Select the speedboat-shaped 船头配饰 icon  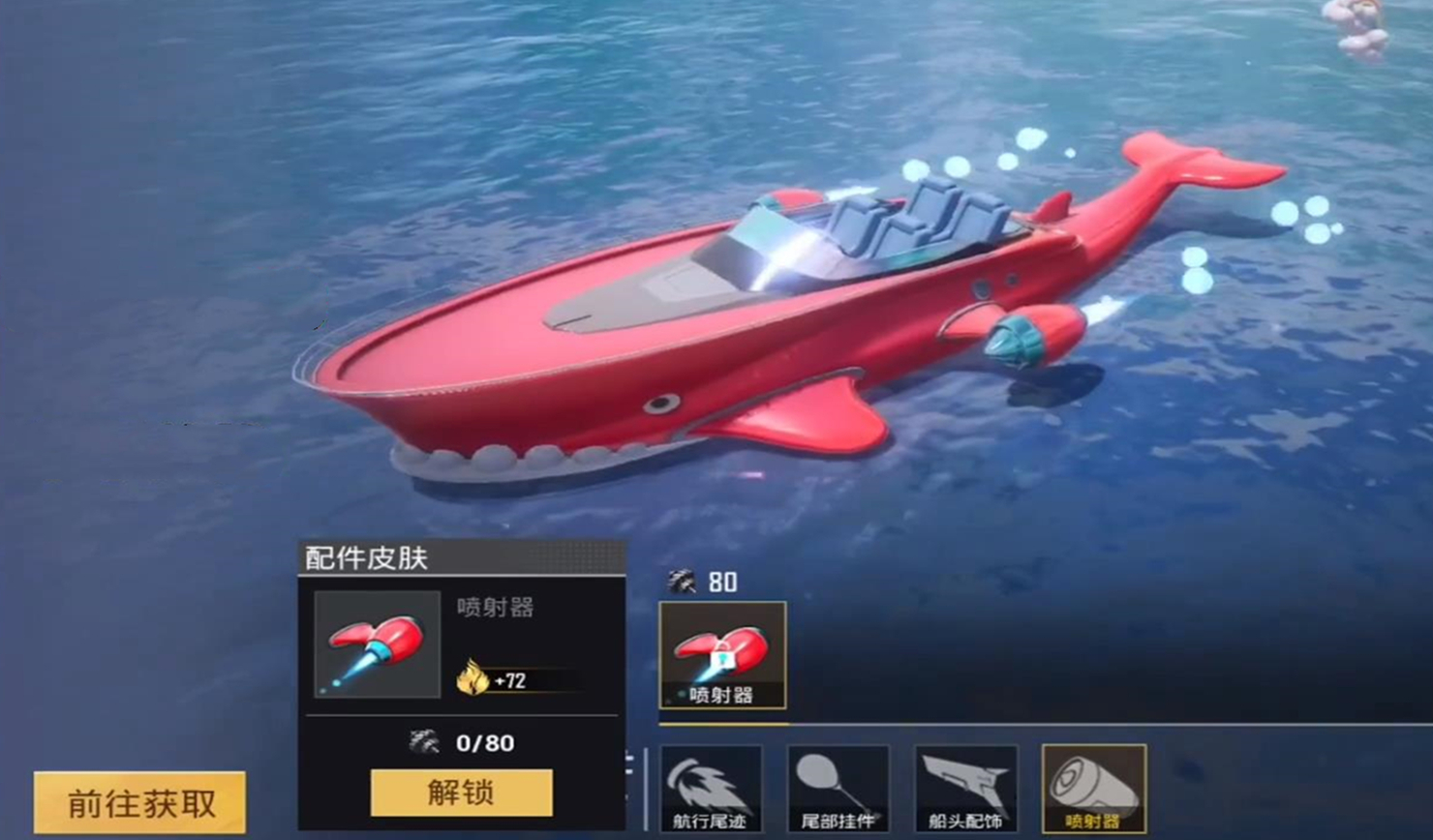click(x=965, y=789)
